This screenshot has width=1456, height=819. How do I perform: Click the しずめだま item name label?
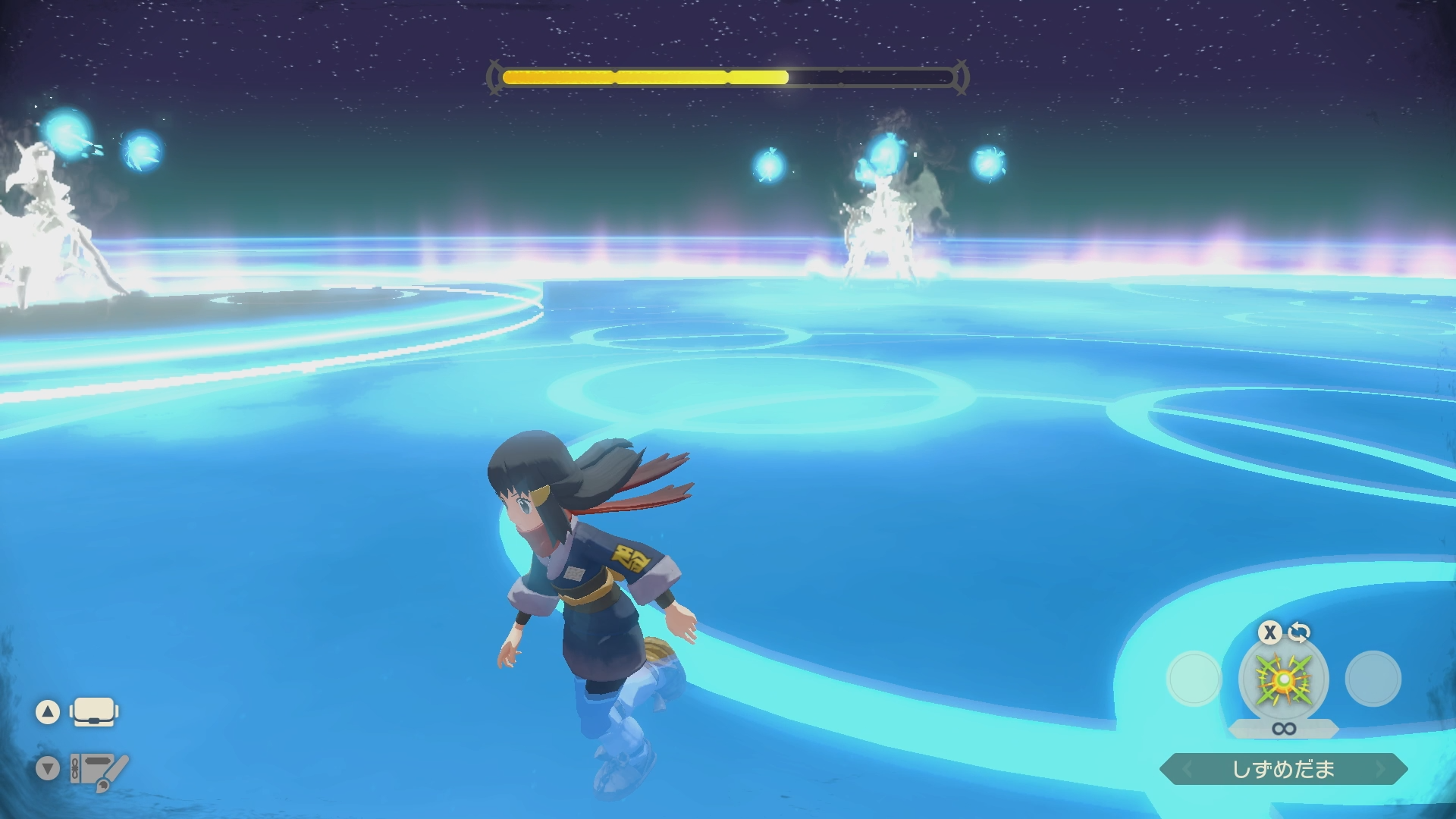1283,769
